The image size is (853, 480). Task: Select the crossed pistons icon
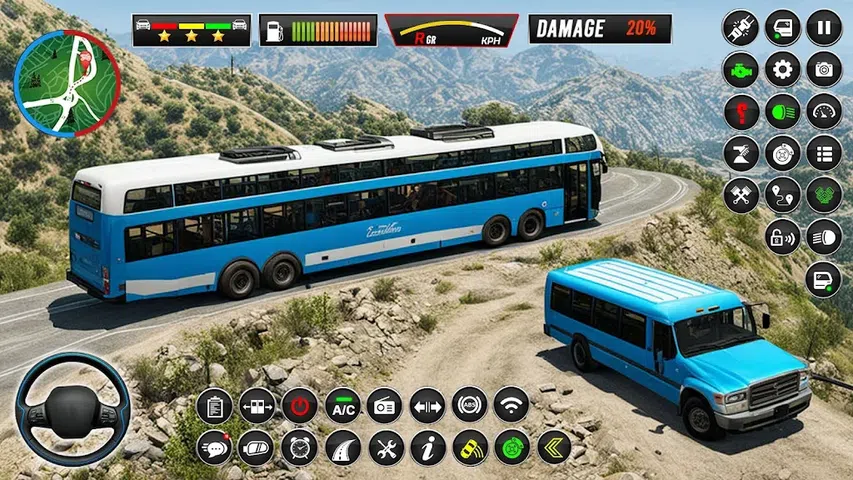tap(740, 195)
